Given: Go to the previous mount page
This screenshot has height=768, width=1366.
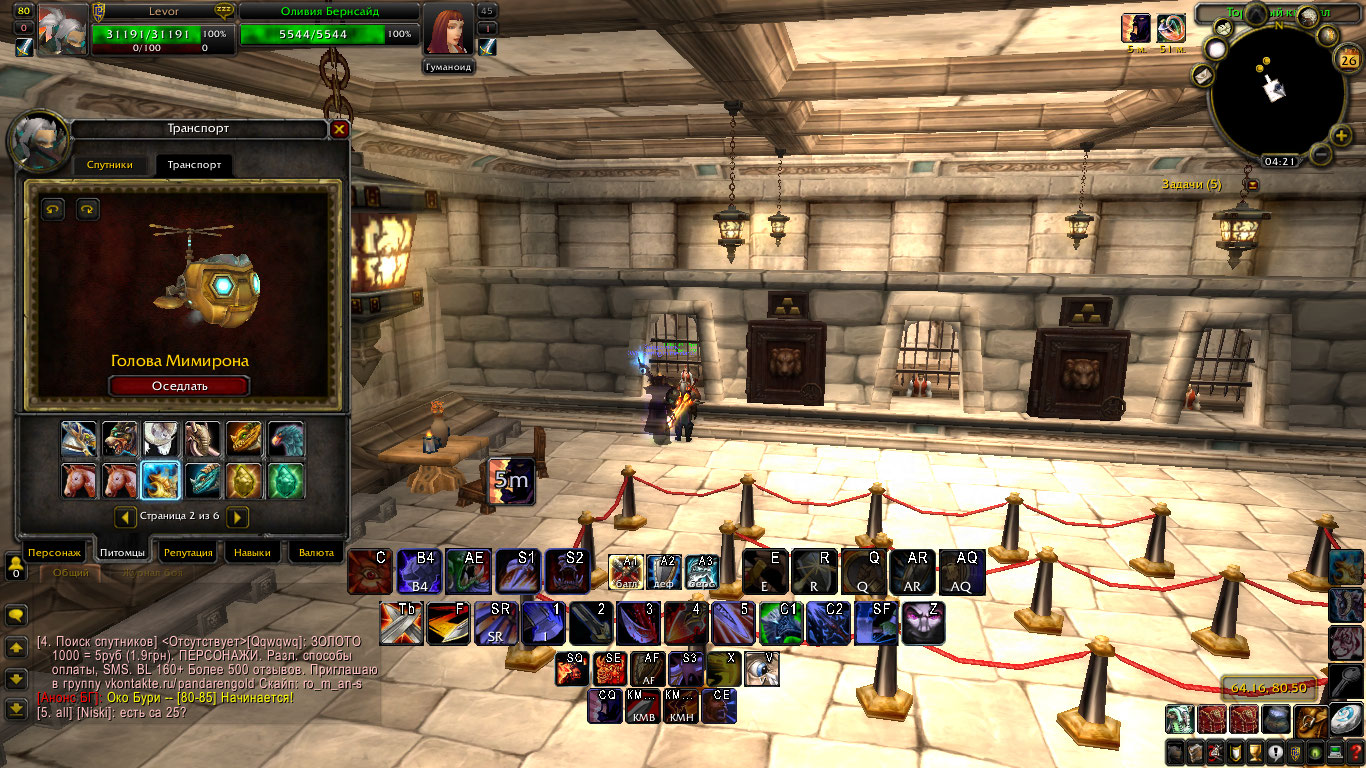Looking at the screenshot, I should [125, 517].
